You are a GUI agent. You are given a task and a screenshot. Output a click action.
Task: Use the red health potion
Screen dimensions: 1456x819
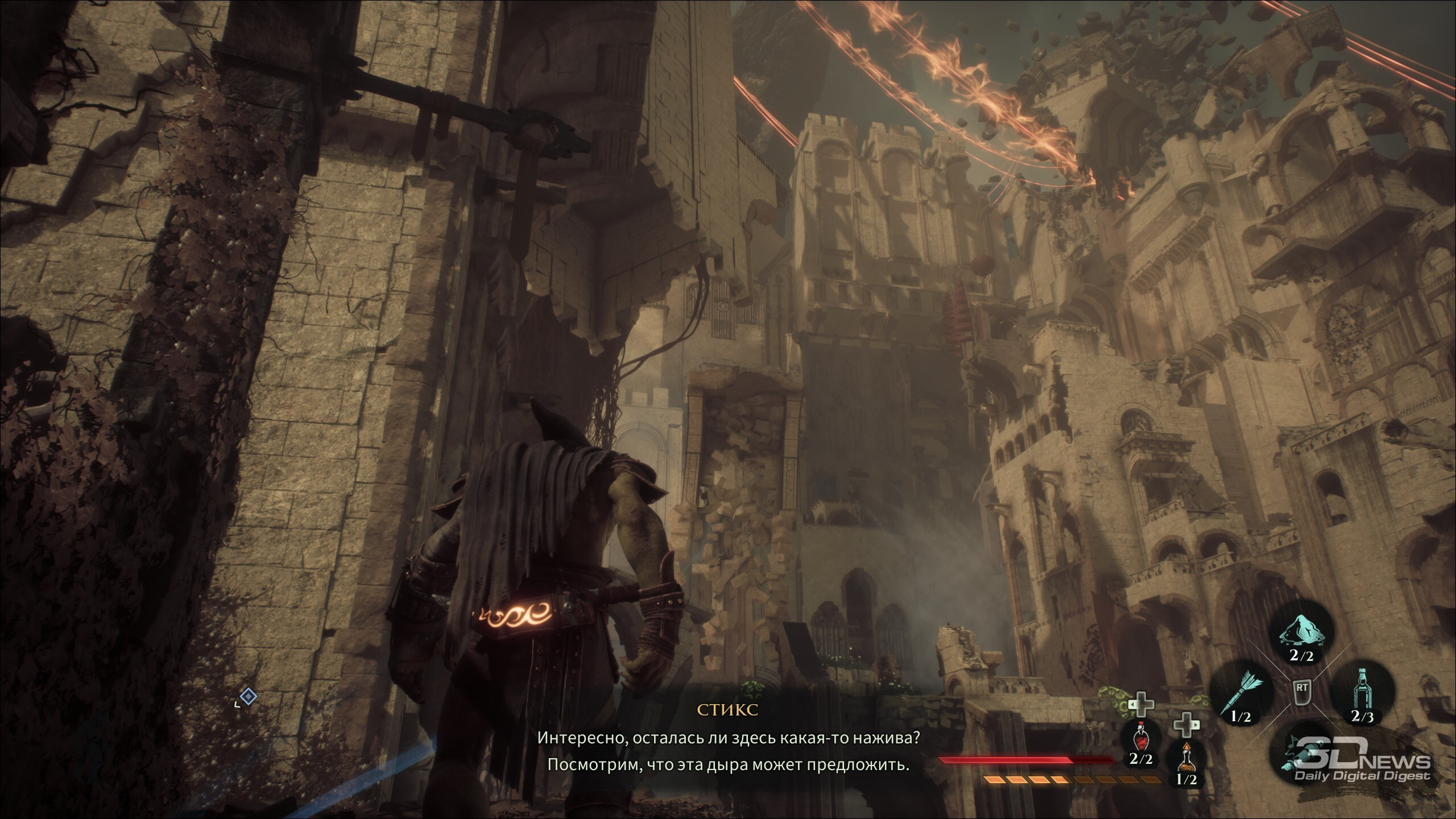pyautogui.click(x=1140, y=738)
